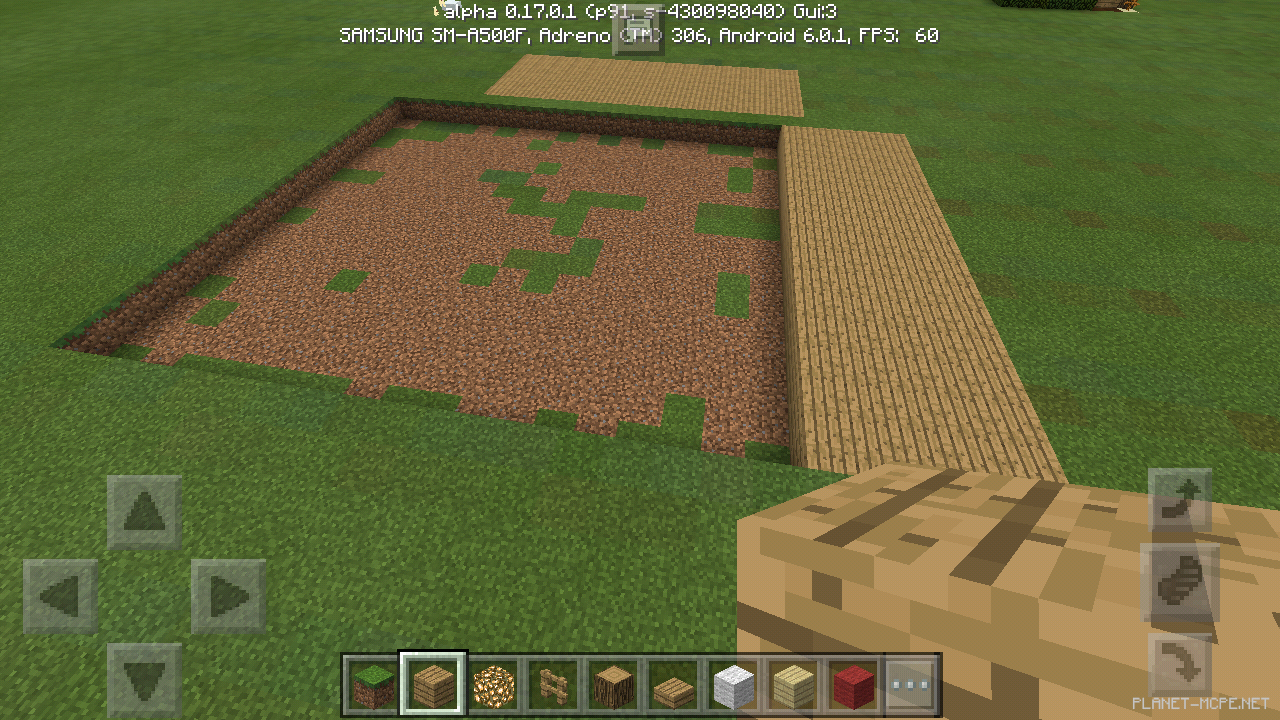Tap the fly ascend arrow button
The width and height of the screenshot is (1280, 720).
[x=1180, y=500]
